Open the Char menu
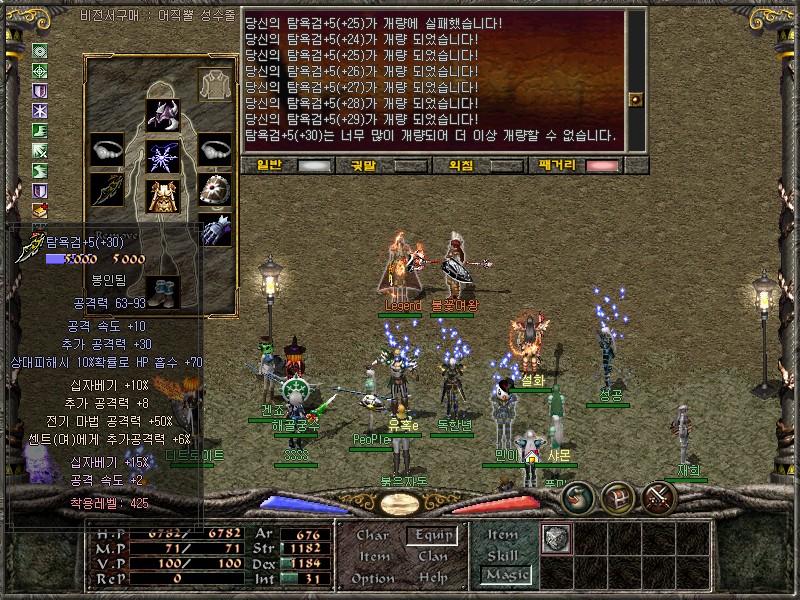 coord(372,536)
